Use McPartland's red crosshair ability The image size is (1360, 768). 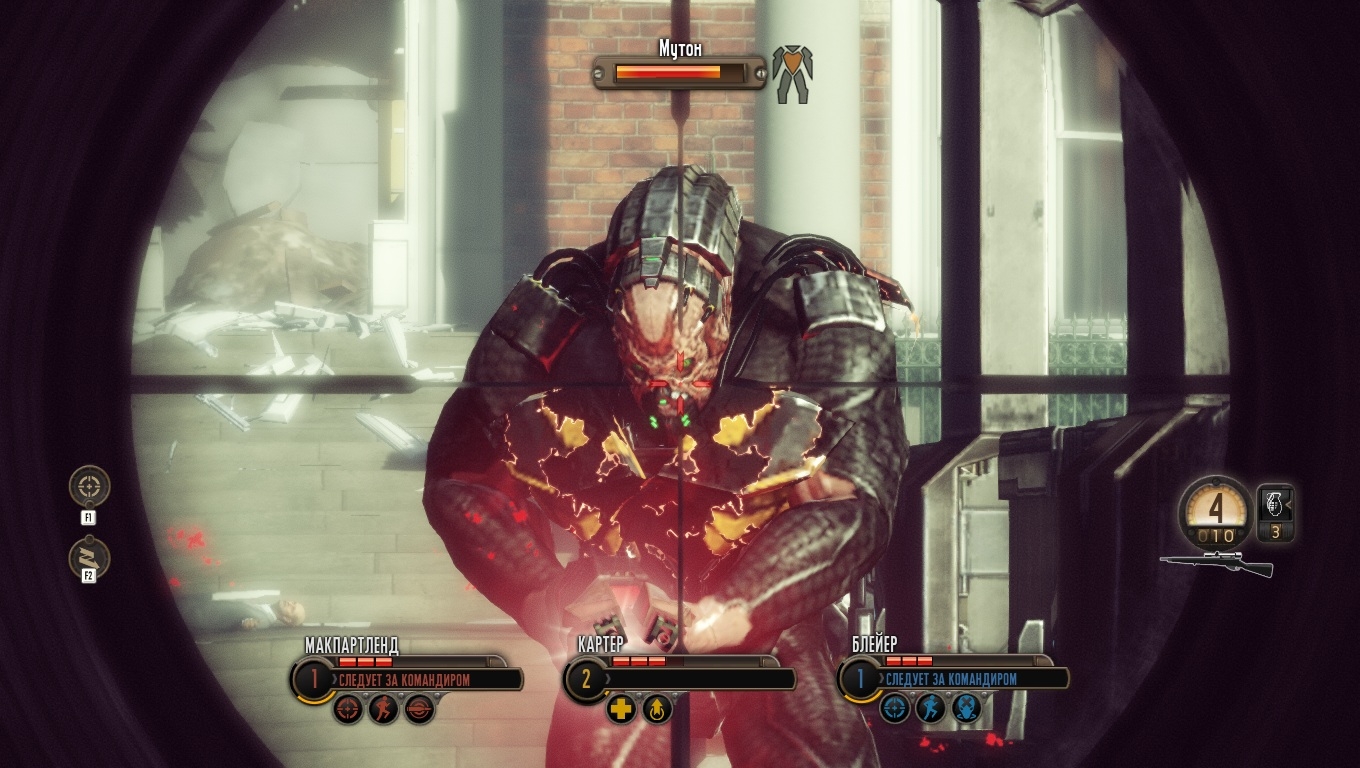coord(347,709)
